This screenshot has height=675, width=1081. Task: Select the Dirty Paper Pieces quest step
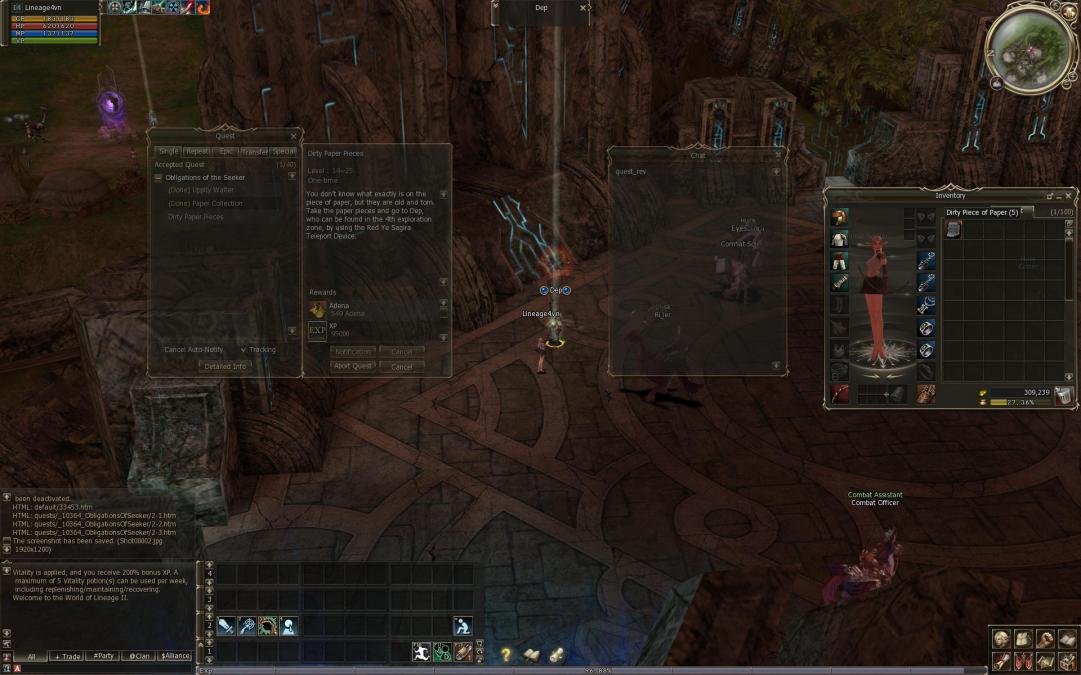(x=196, y=217)
